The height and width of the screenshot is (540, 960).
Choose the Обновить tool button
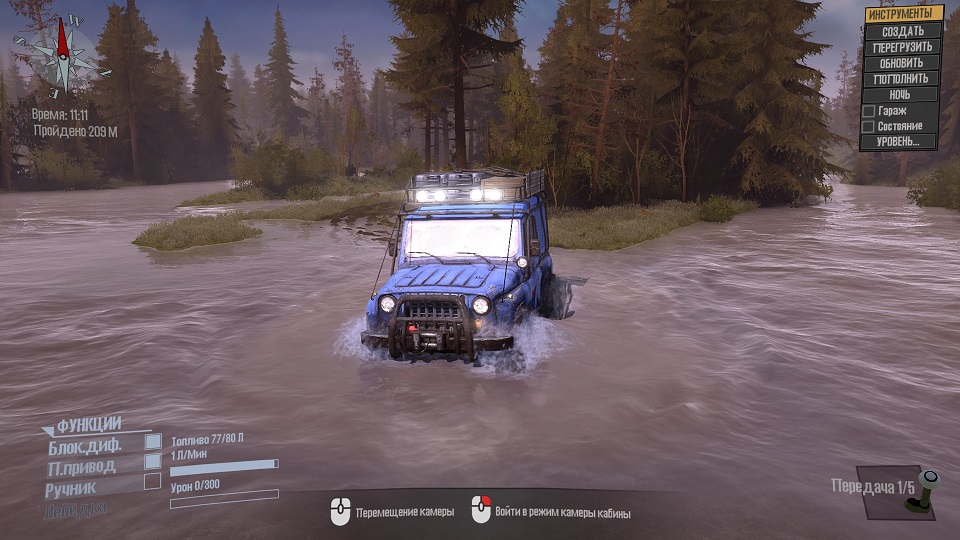[903, 63]
